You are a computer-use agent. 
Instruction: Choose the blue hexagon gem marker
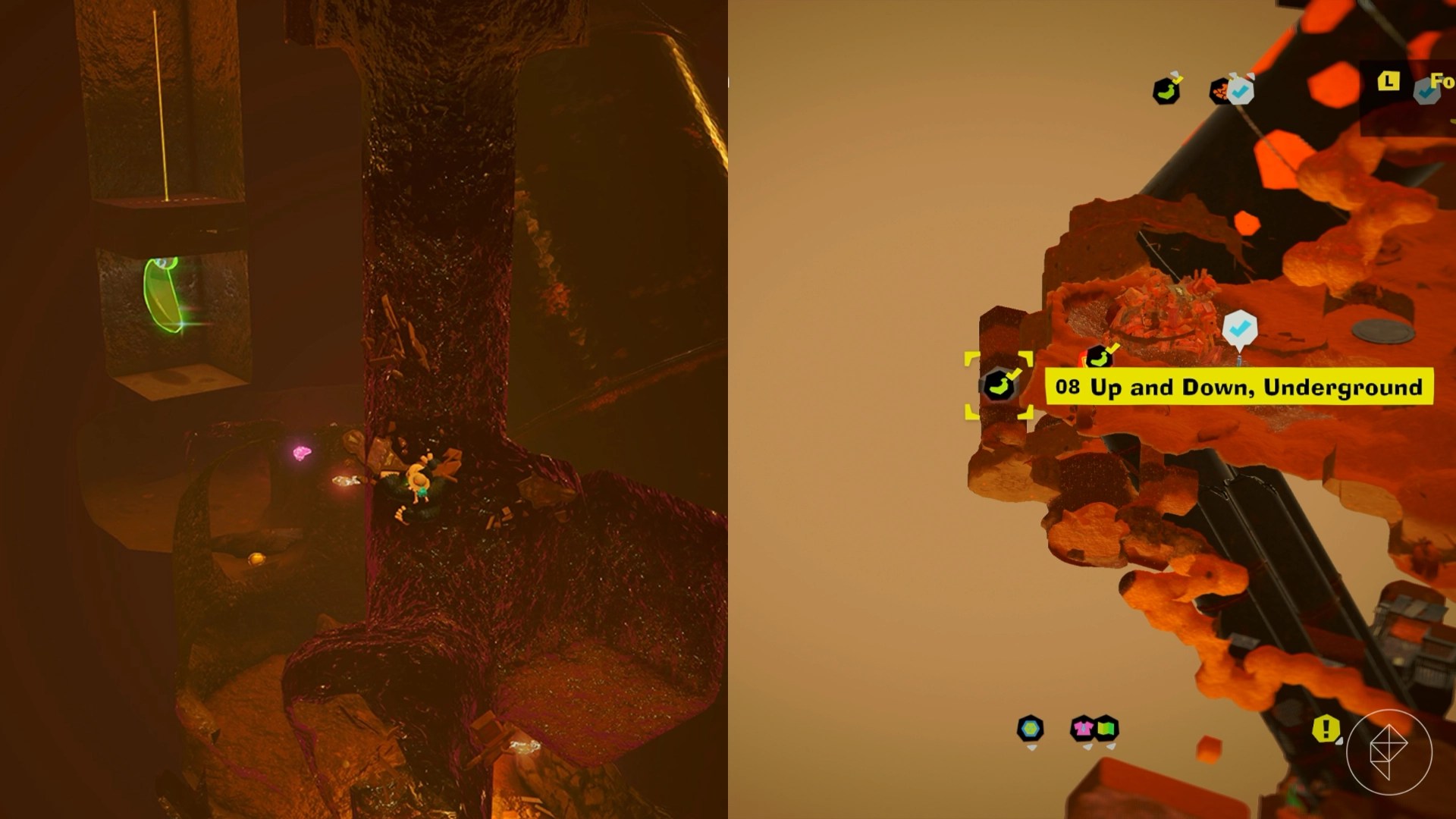[1030, 729]
